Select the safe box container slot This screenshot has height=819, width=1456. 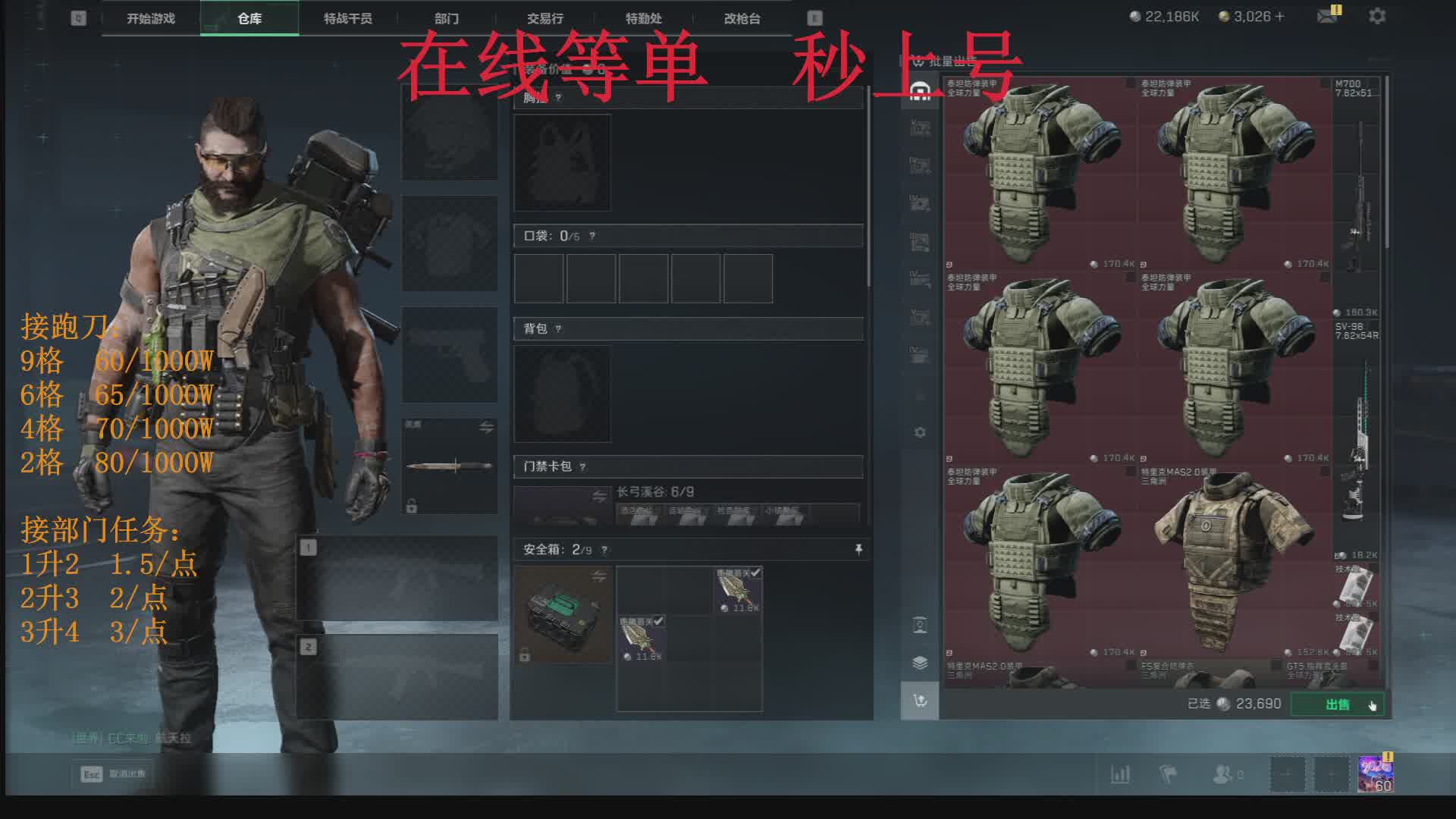tap(562, 614)
